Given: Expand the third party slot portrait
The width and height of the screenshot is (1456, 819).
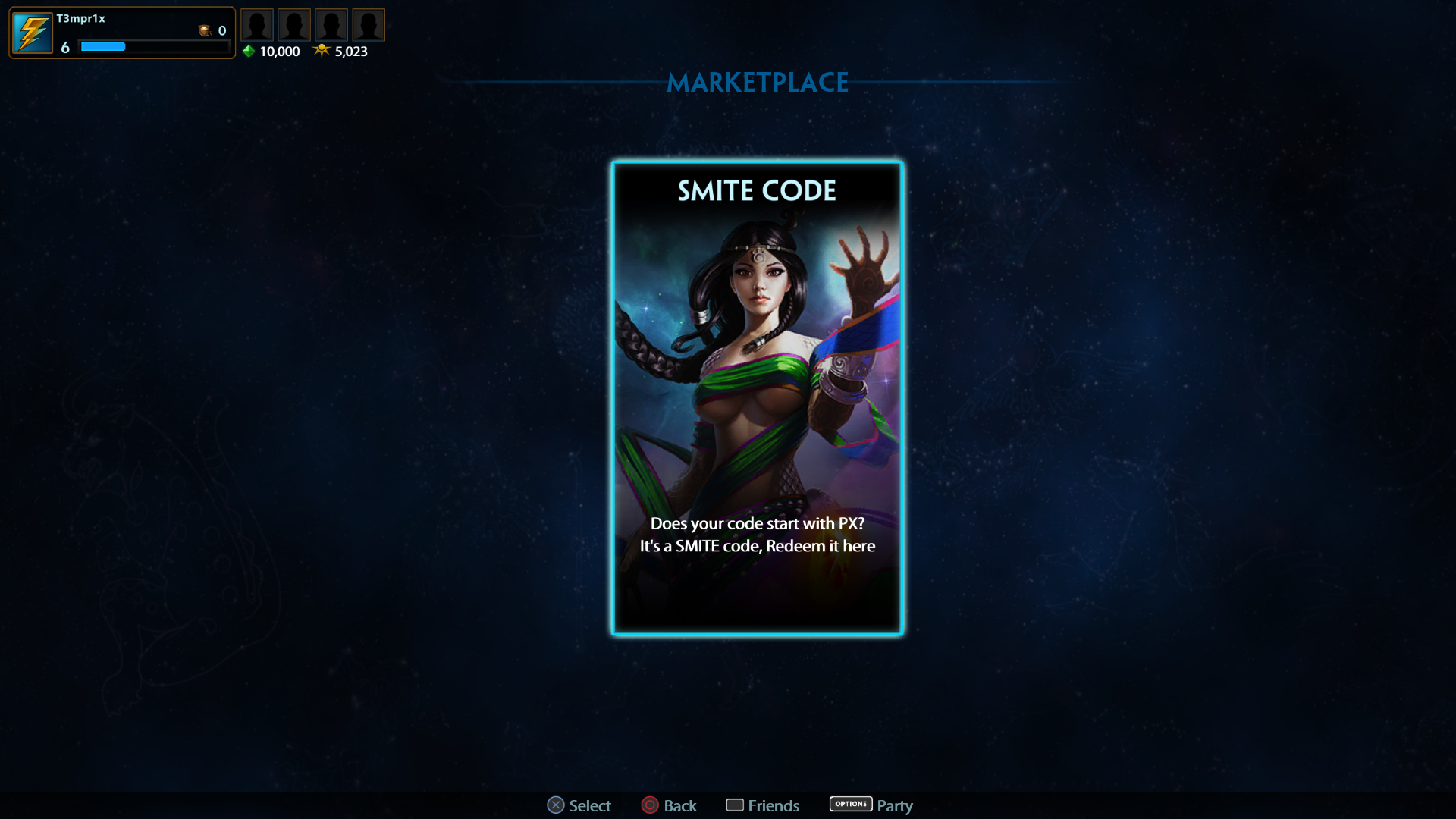Looking at the screenshot, I should pos(331,24).
